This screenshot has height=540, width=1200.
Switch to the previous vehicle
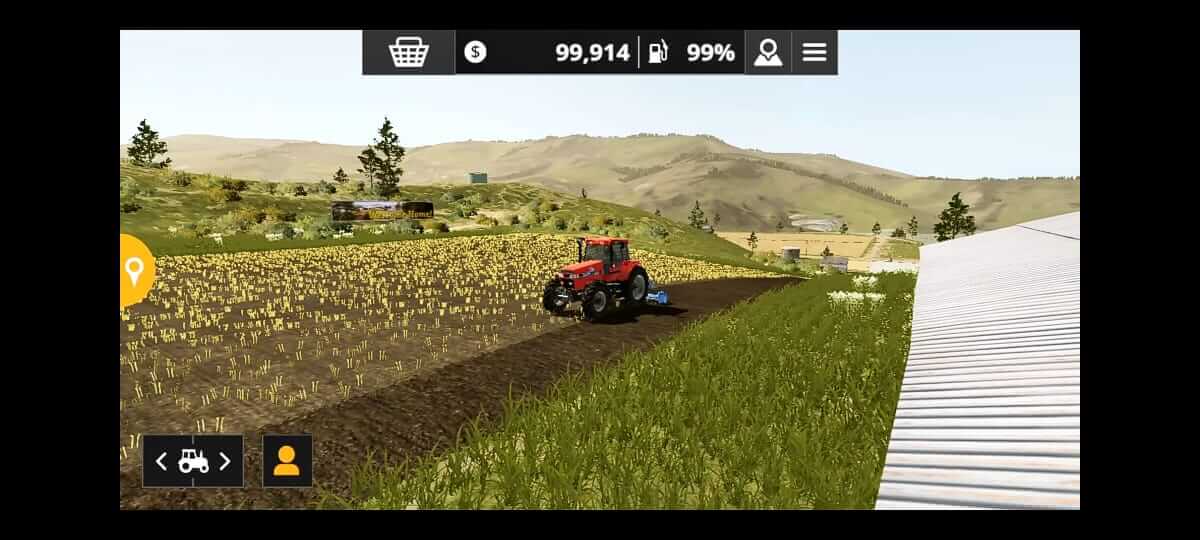click(x=162, y=461)
